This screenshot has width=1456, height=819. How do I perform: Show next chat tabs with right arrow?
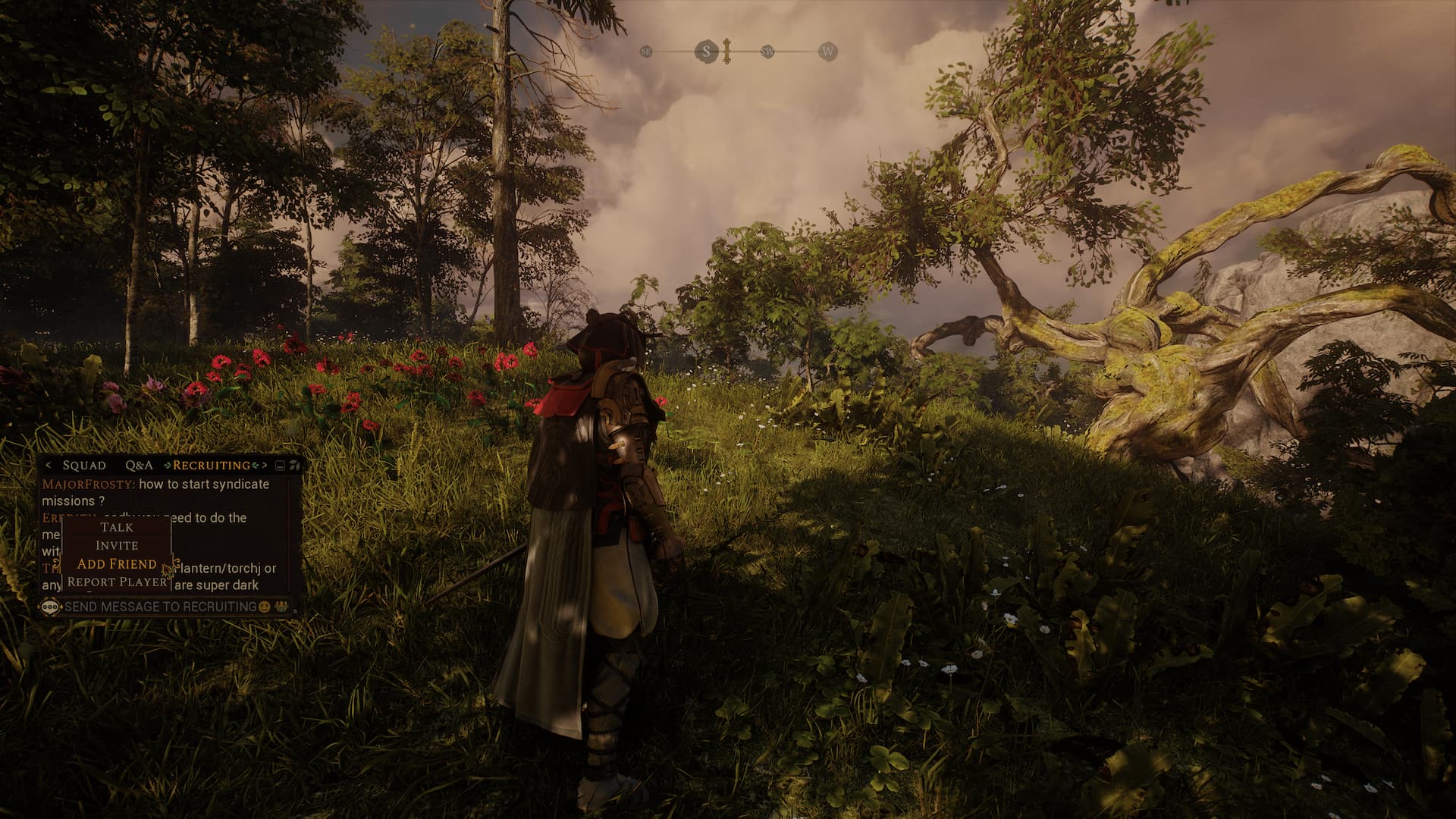coord(265,465)
